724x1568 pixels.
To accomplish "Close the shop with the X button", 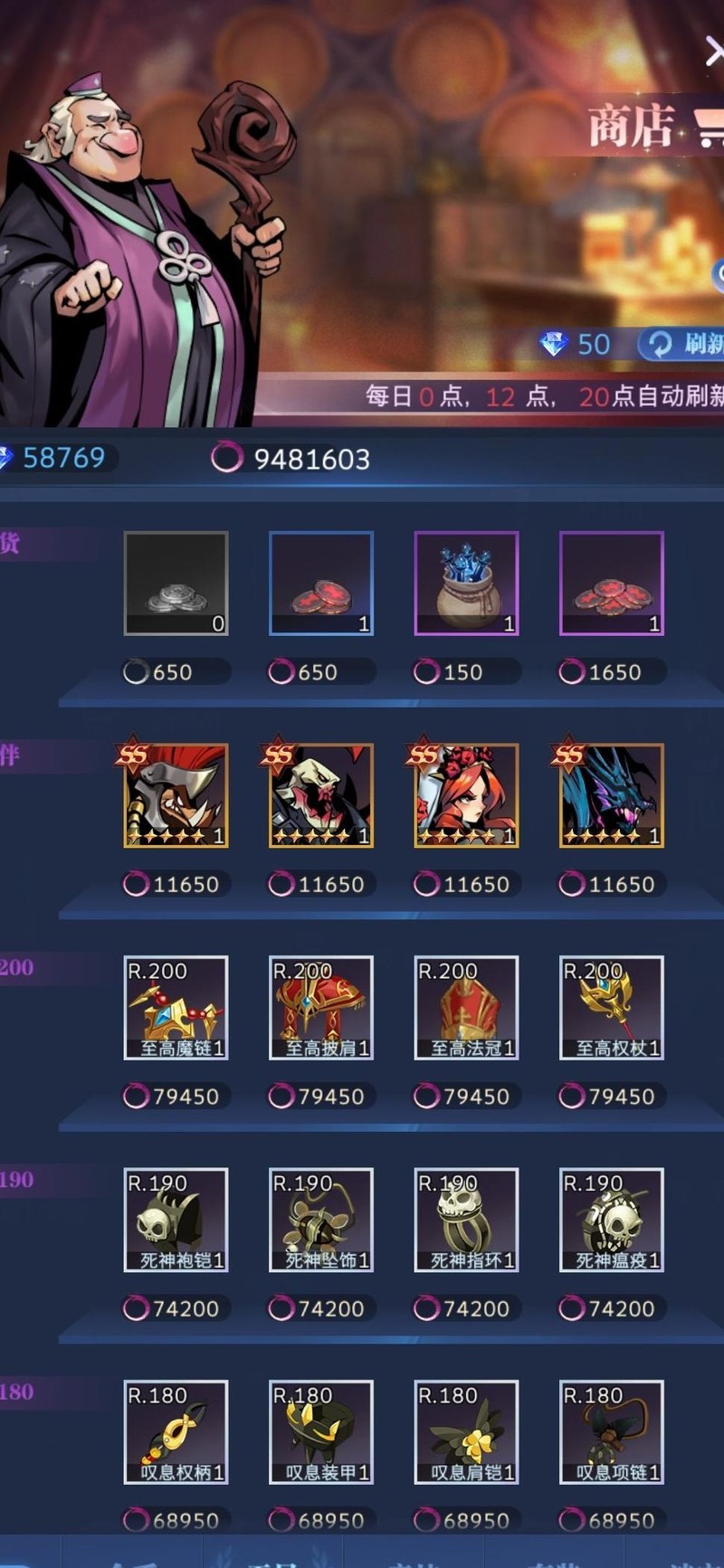I will click(713, 52).
